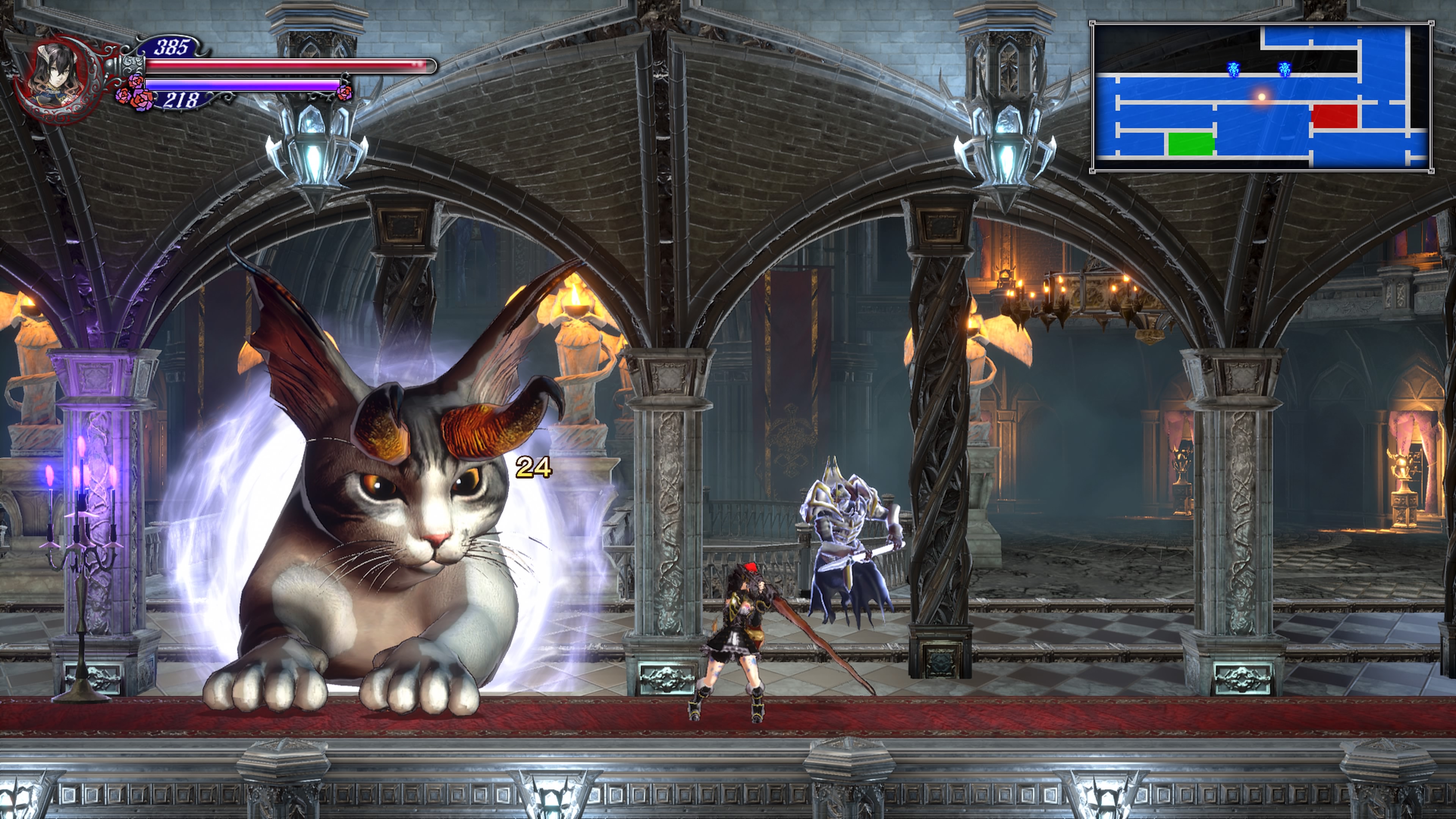Click the glowing player position marker on minimap
Screen dimensions: 1456x819
[x=1261, y=97]
